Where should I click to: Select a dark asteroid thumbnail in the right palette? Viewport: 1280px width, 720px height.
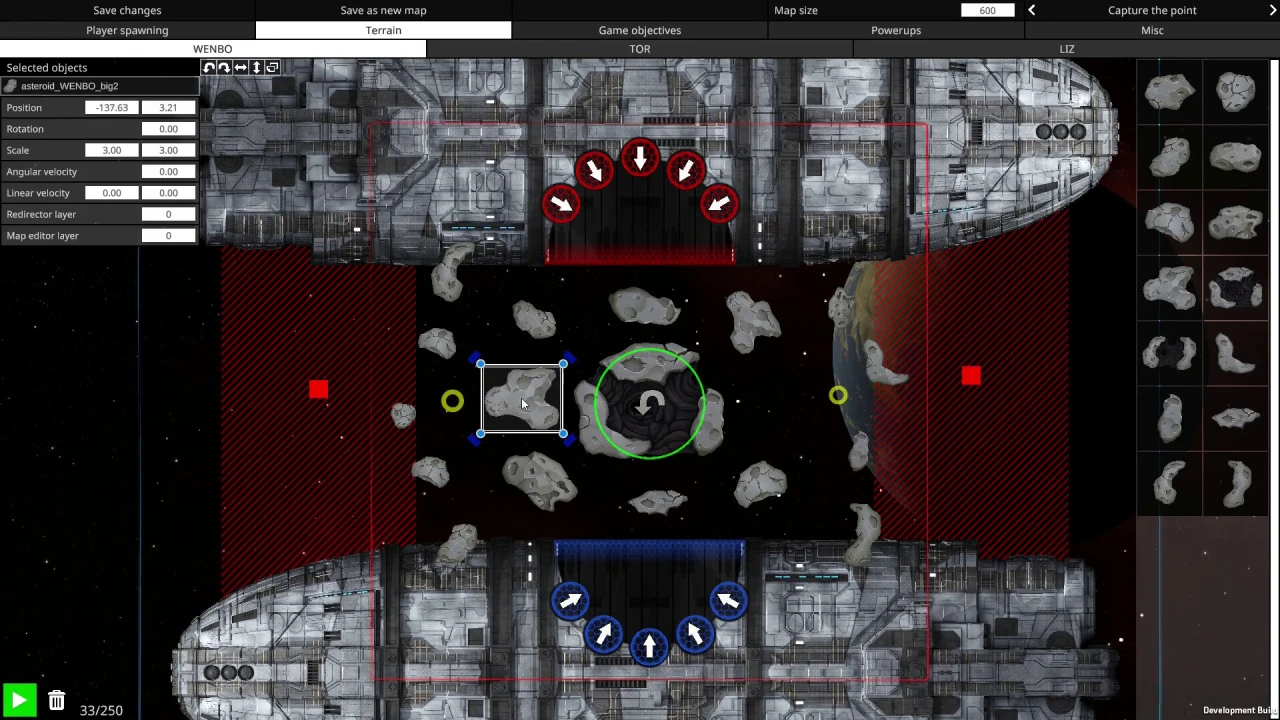(x=1235, y=290)
